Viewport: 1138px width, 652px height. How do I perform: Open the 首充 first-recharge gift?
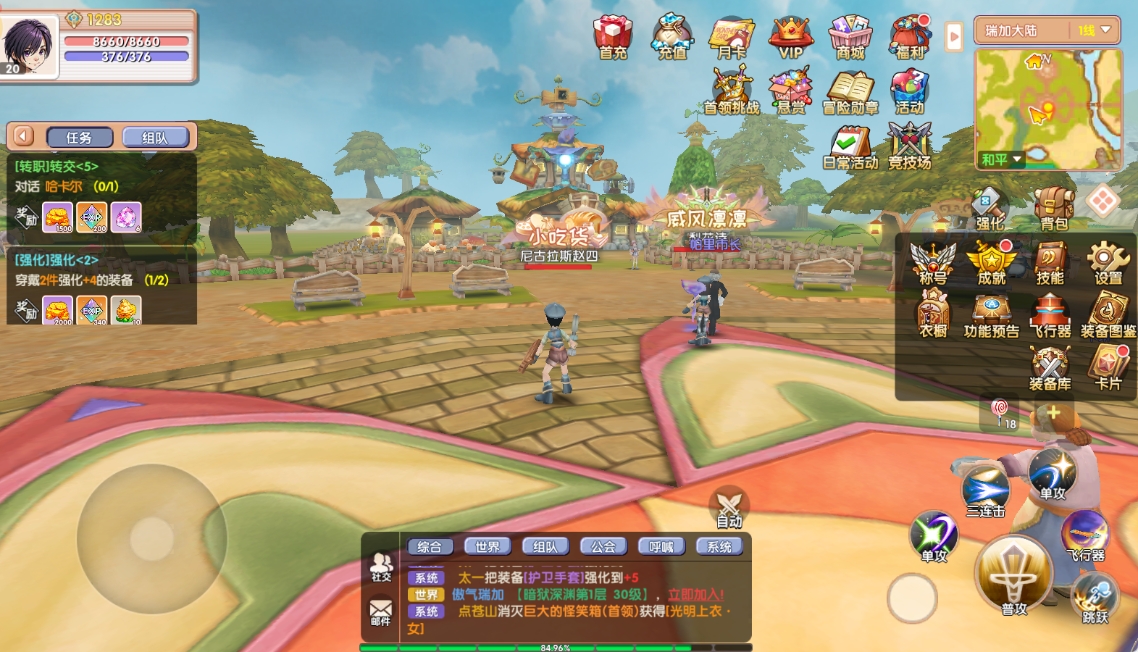[x=612, y=37]
